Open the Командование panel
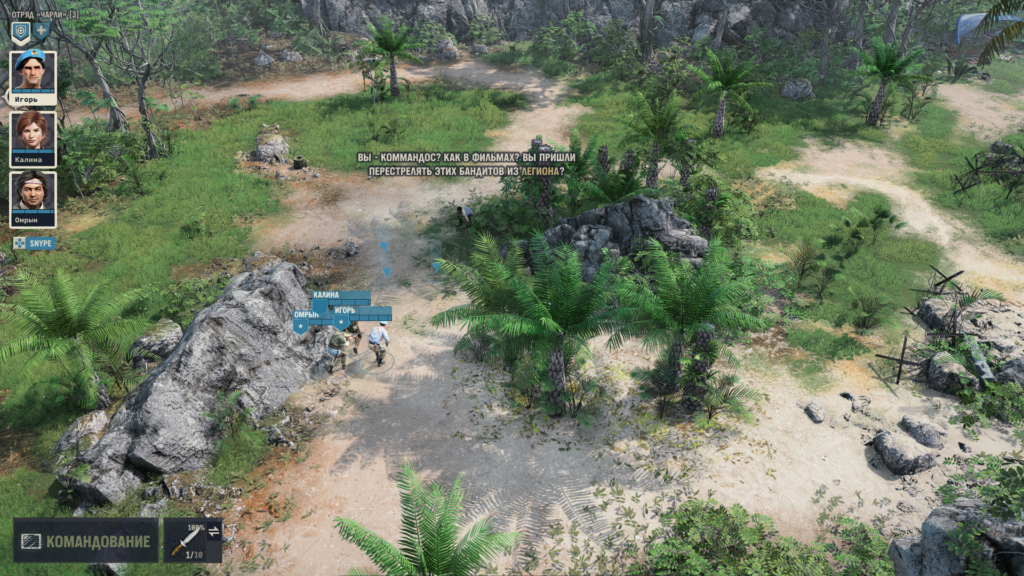Image resolution: width=1024 pixels, height=576 pixels. (86, 541)
